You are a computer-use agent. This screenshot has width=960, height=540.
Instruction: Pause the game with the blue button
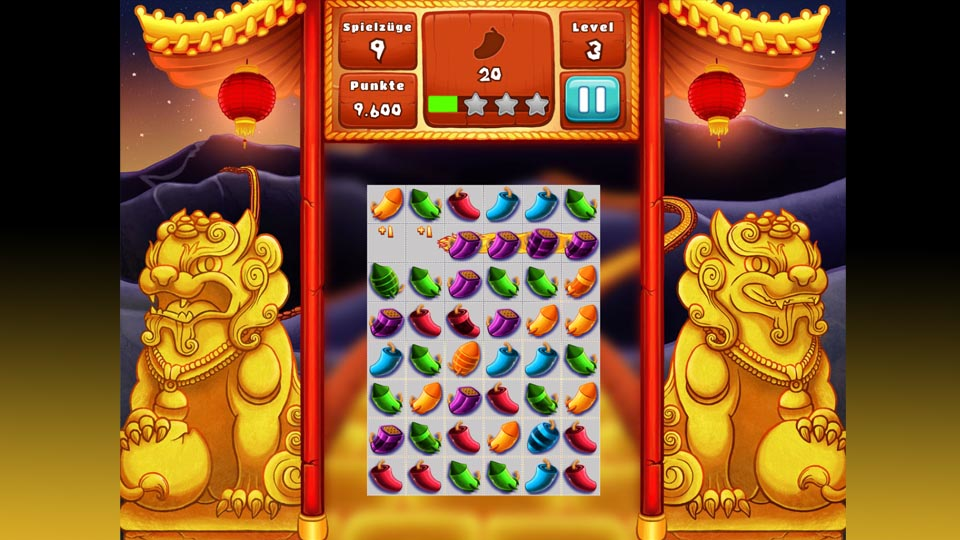tap(593, 99)
